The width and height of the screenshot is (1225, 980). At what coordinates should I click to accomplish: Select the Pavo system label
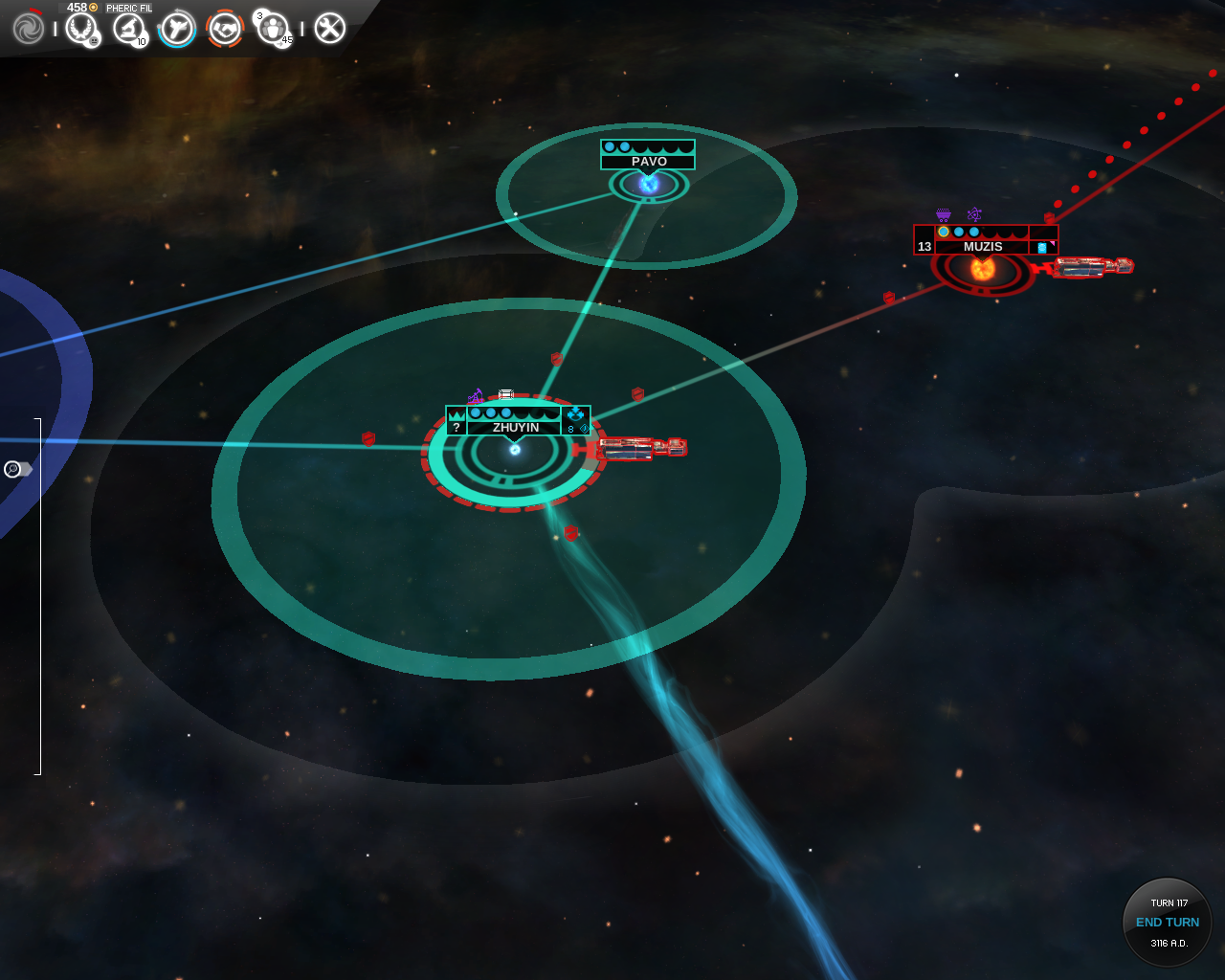[x=648, y=161]
